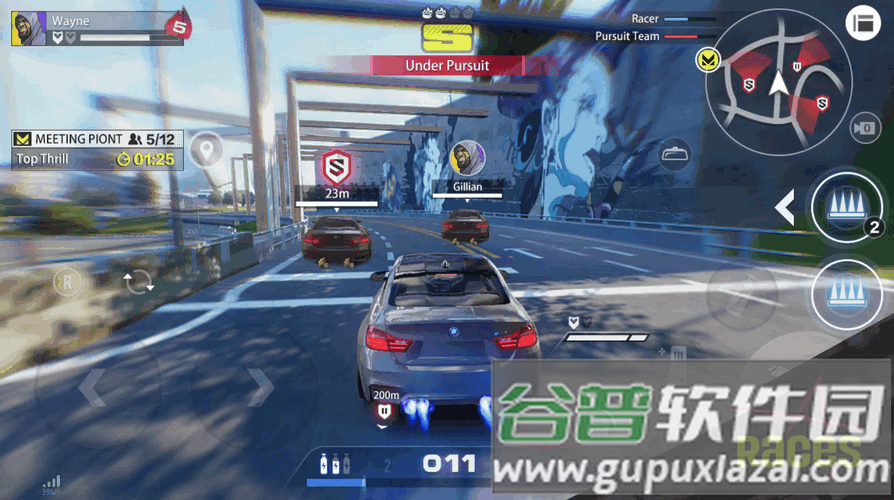Deploy the spike strip with 2 charges
Screen dimensions: 894x500
click(845, 207)
